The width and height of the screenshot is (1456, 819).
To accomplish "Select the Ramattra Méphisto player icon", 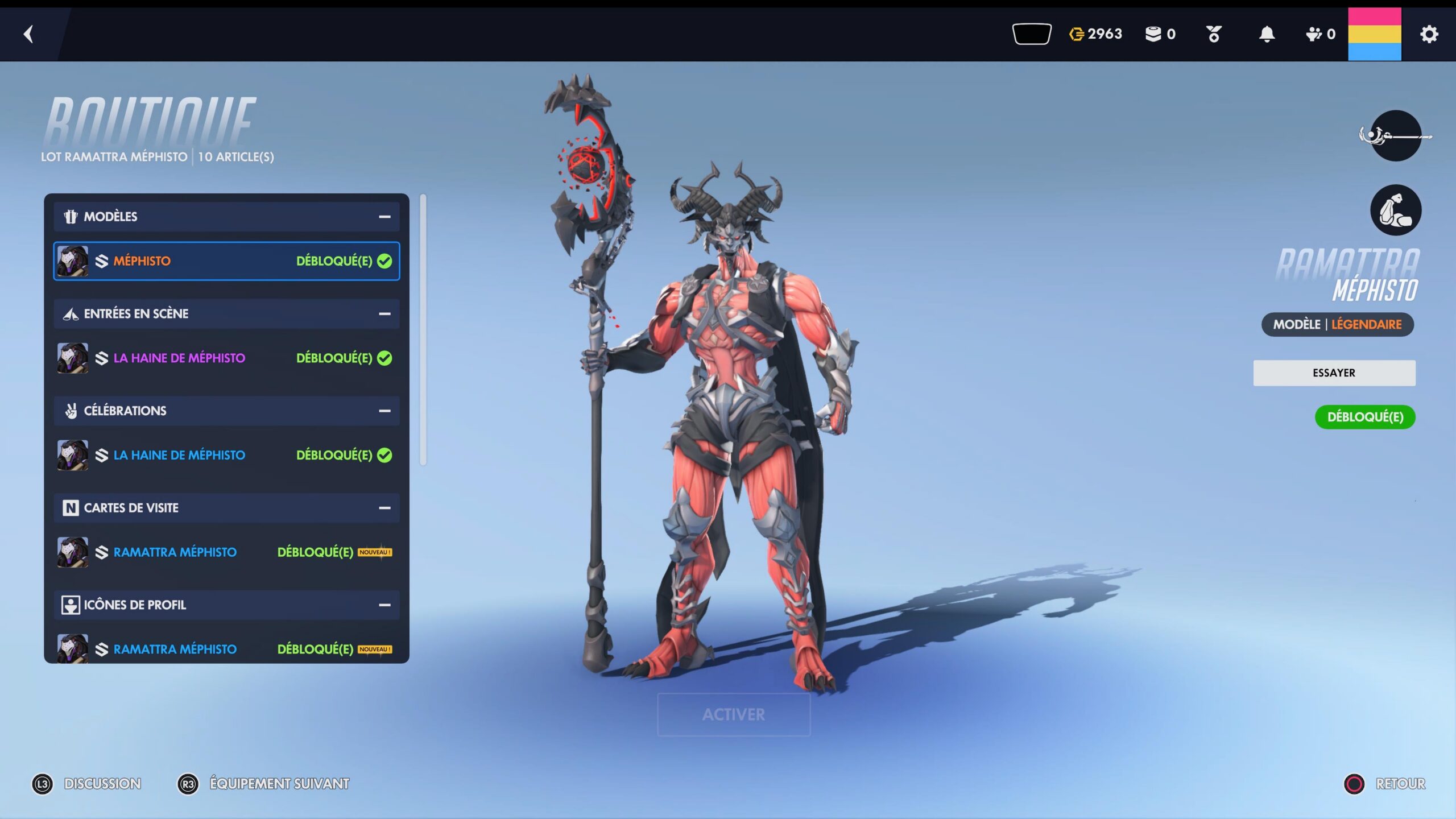I will 226,649.
